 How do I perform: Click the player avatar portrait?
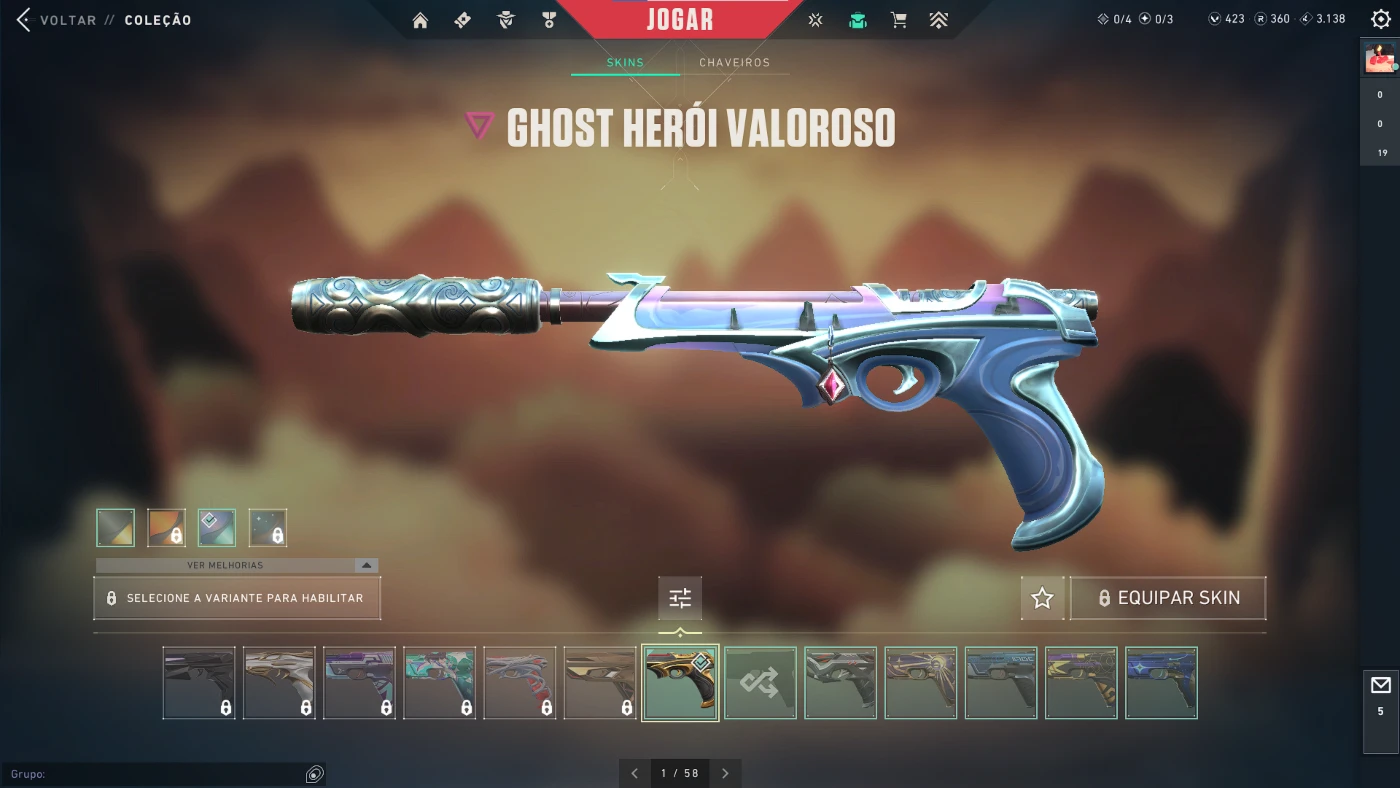(1380, 58)
